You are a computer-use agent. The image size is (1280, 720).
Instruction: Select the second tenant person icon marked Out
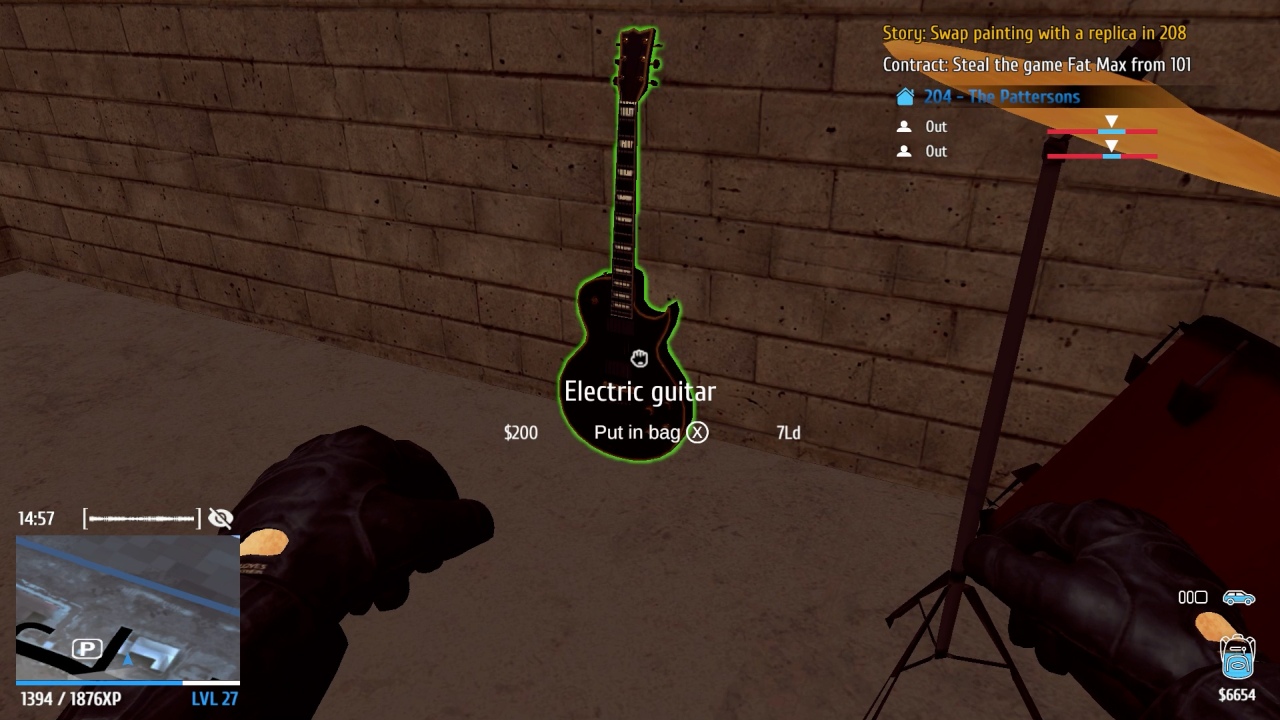click(903, 151)
